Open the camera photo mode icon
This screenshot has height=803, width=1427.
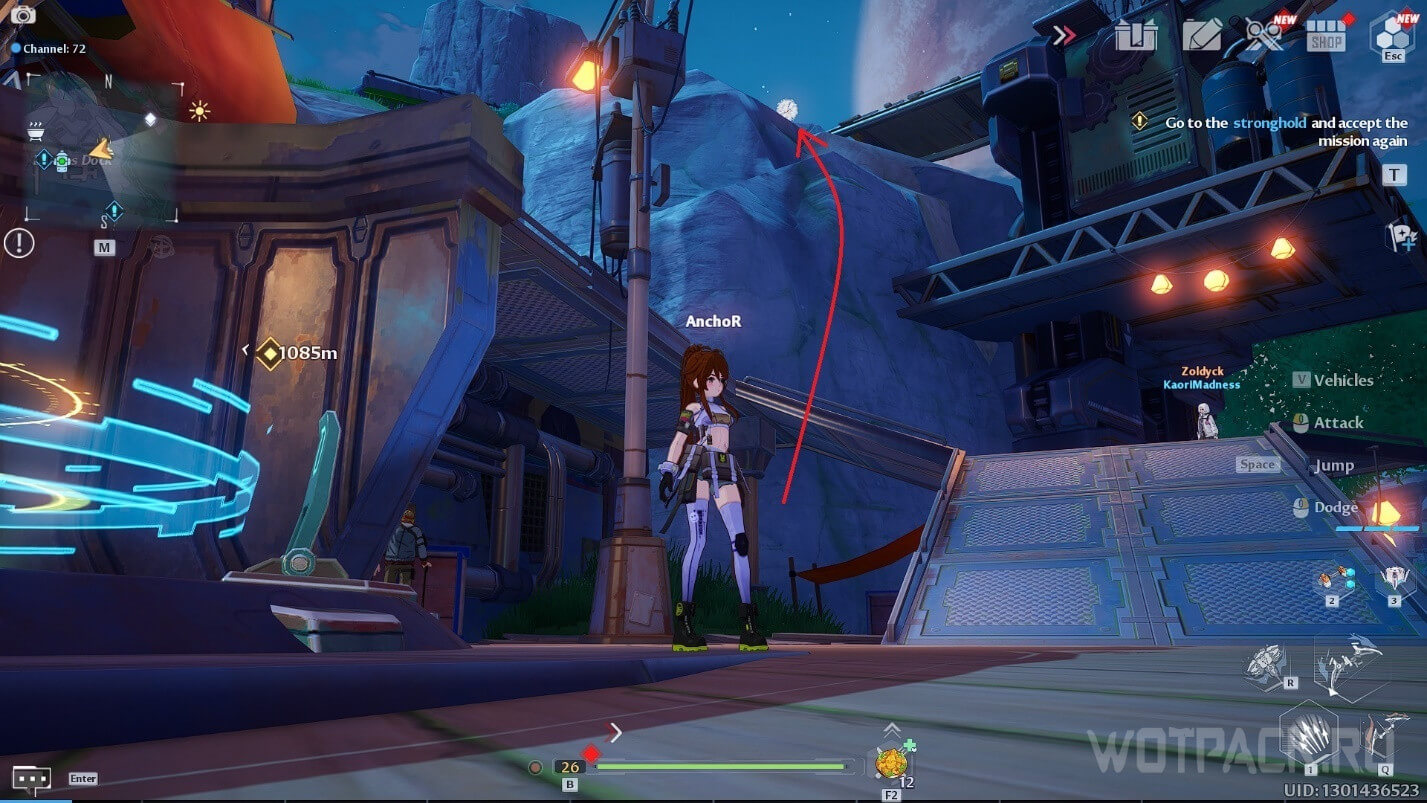[22, 15]
